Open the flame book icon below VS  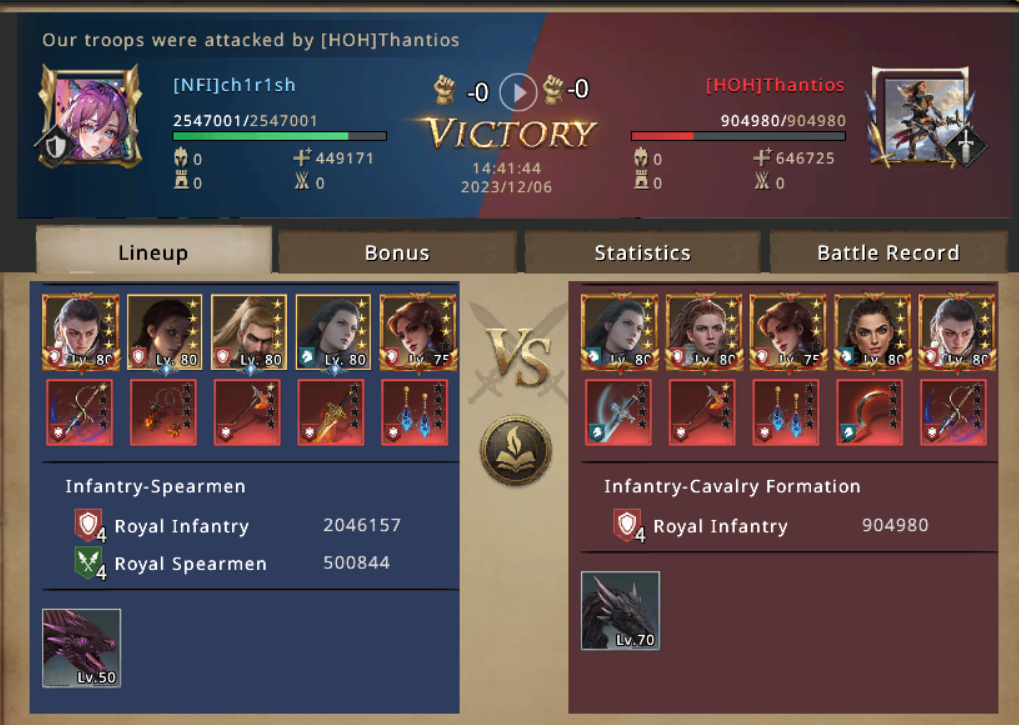(515, 450)
